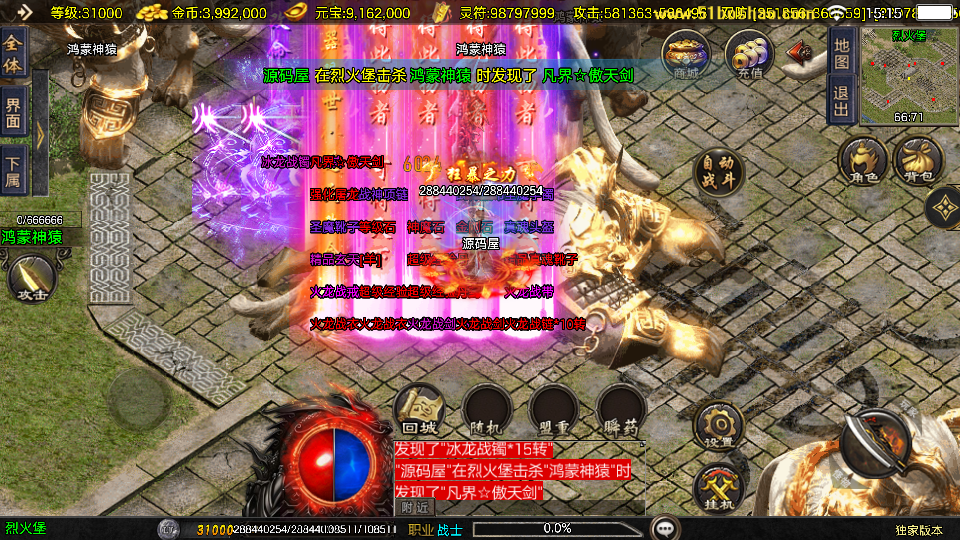Use the 回城 return-to-town scroll
The width and height of the screenshot is (960, 540).
click(420, 408)
